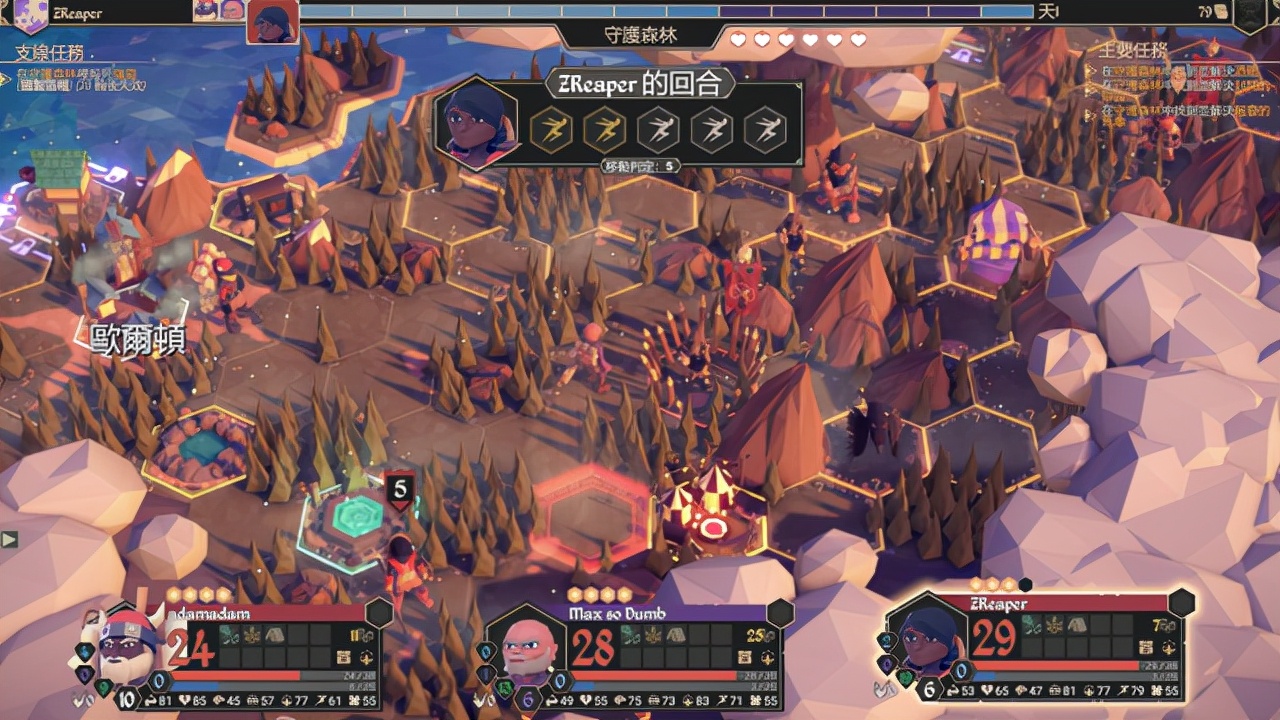Viewport: 1280px width, 720px height.
Task: Open ZReaper's inventory chest icon
Action: click(1141, 646)
